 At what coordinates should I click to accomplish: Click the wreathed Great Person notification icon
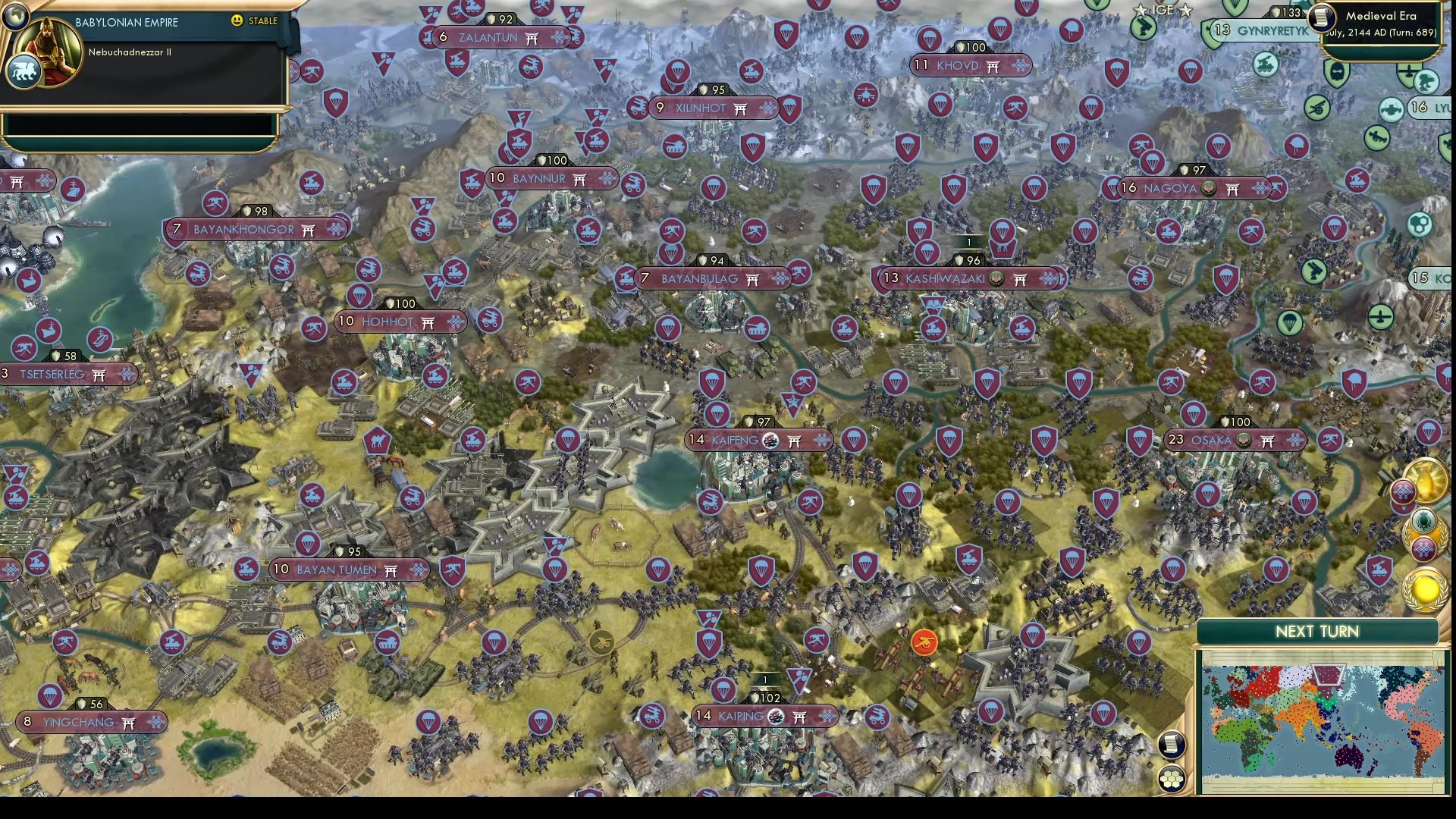[1424, 519]
